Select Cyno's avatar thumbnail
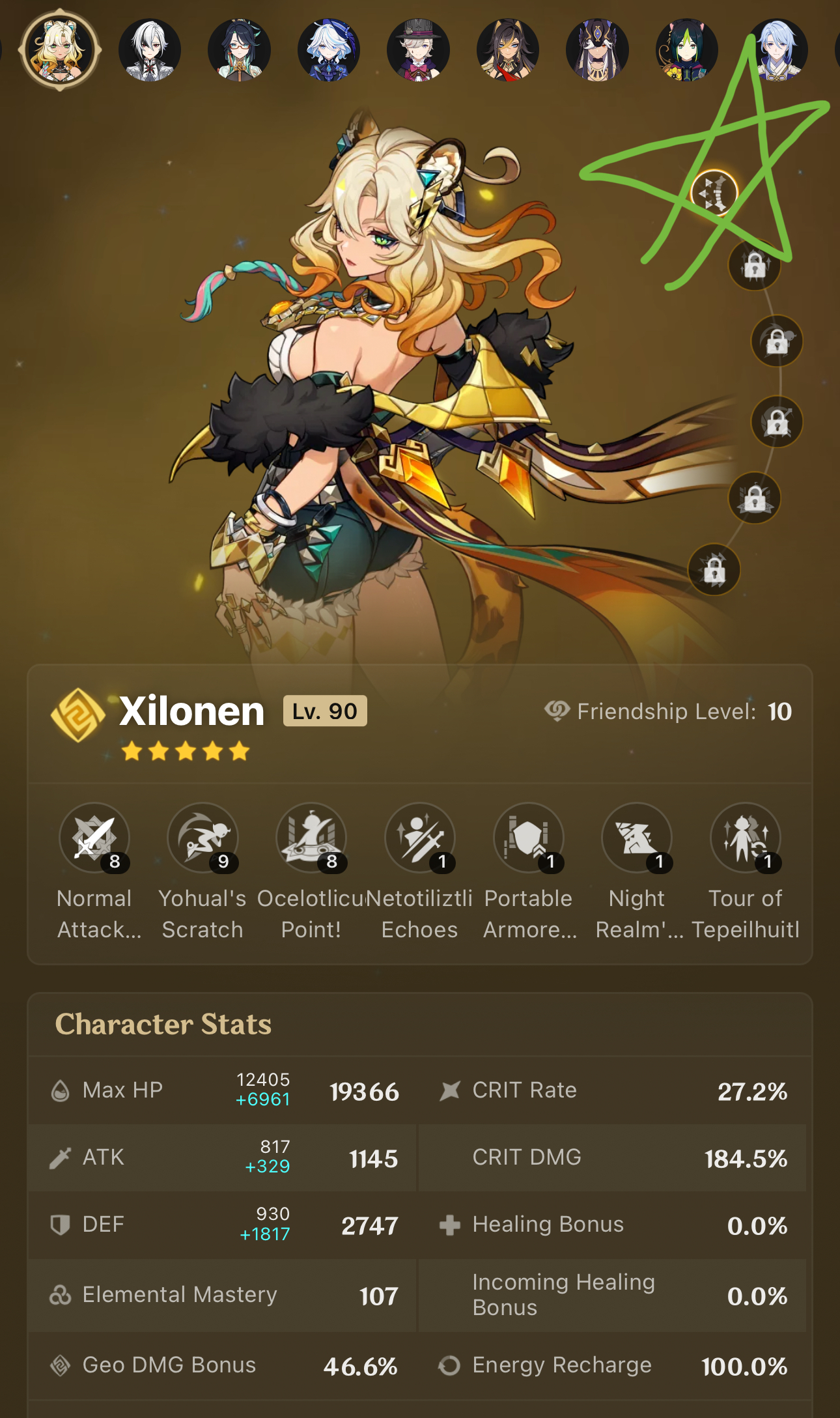 tap(597, 50)
